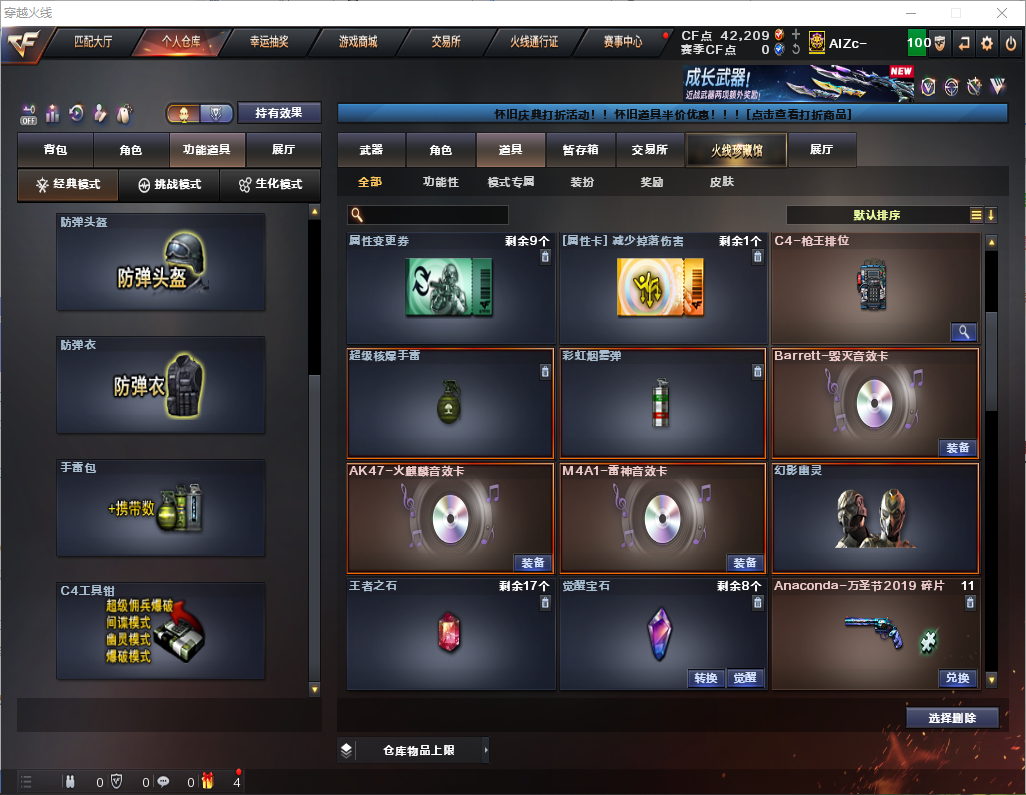Close the game window

coord(1001,13)
